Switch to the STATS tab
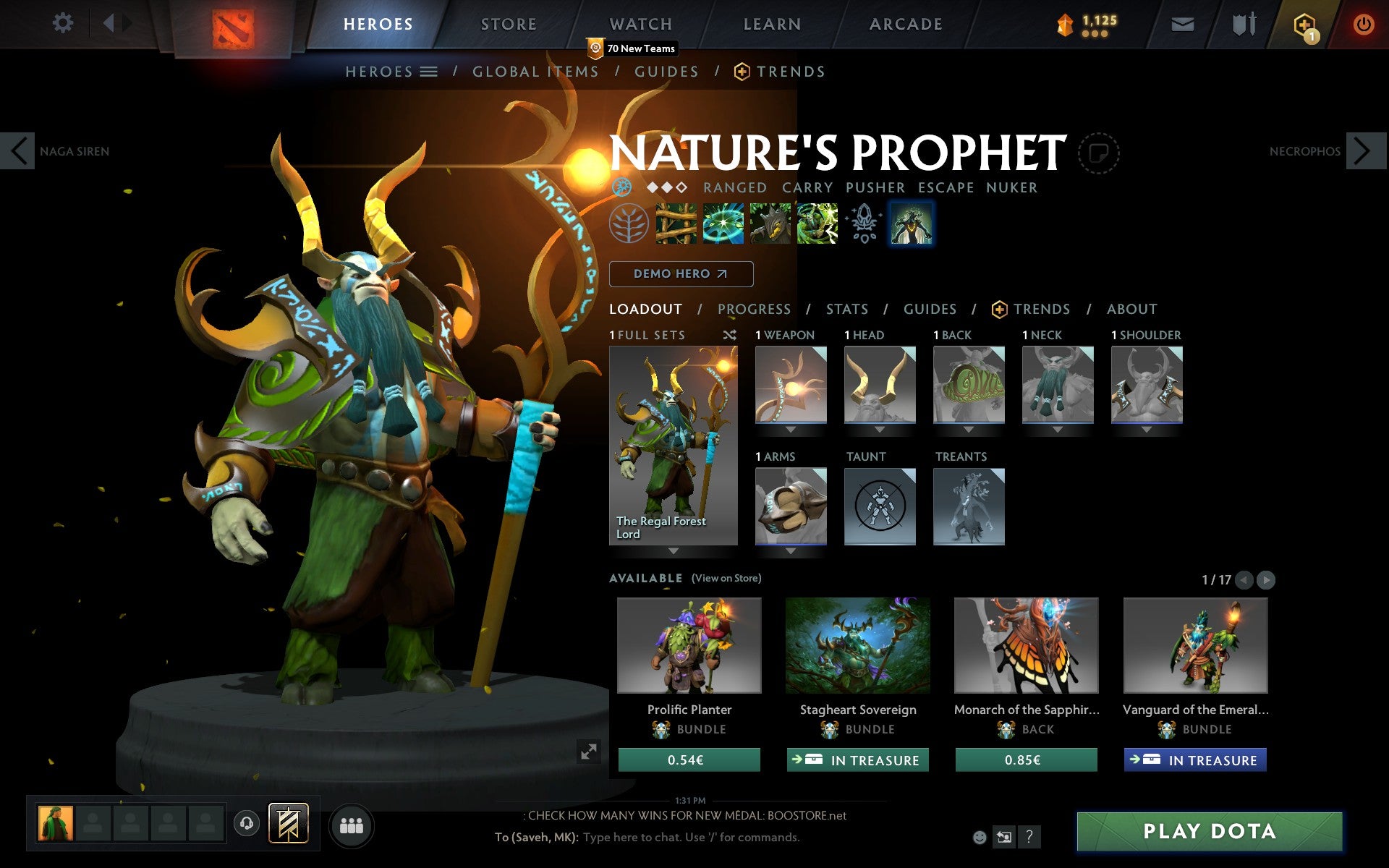 [846, 309]
